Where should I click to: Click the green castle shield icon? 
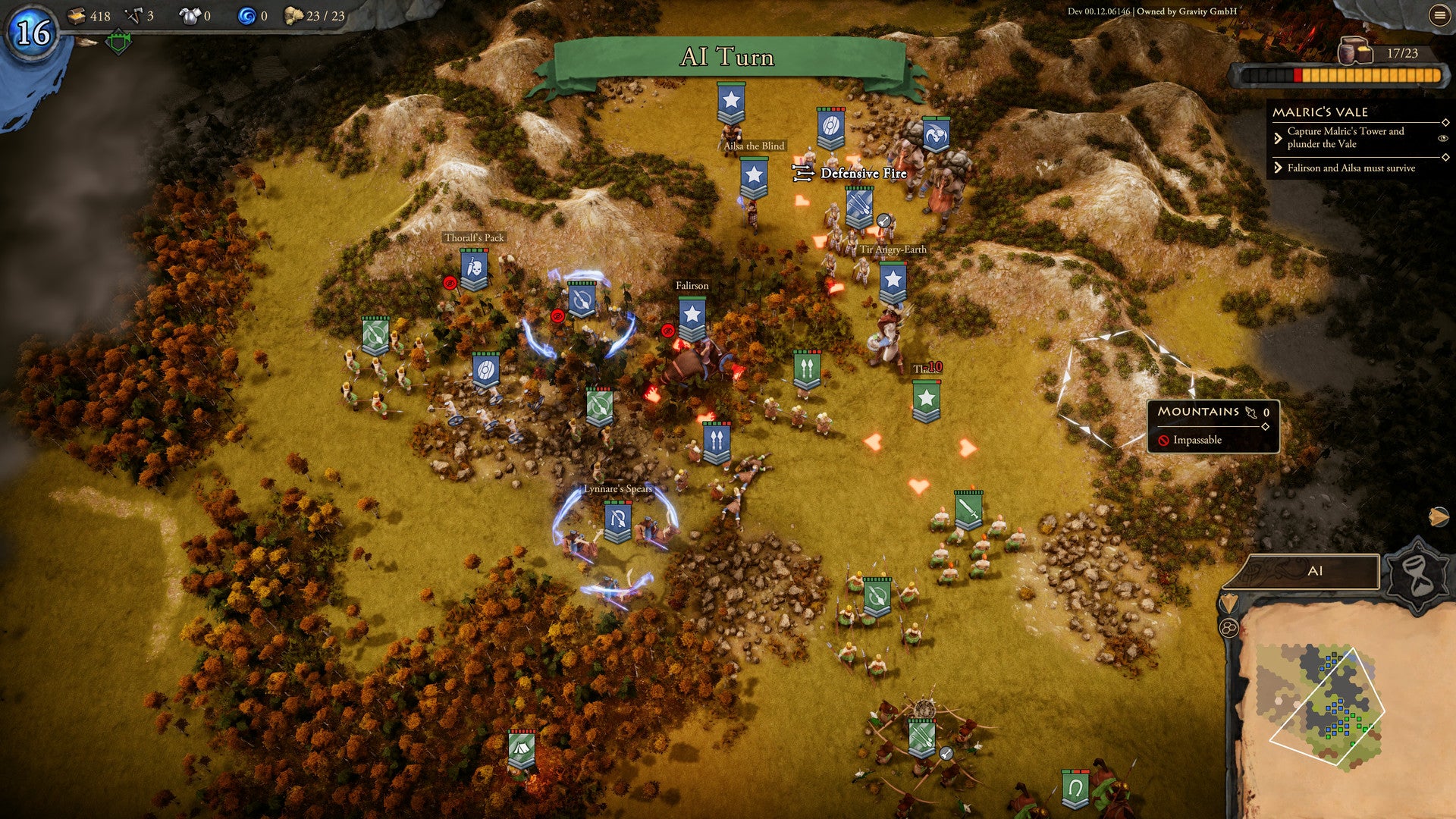(118, 42)
